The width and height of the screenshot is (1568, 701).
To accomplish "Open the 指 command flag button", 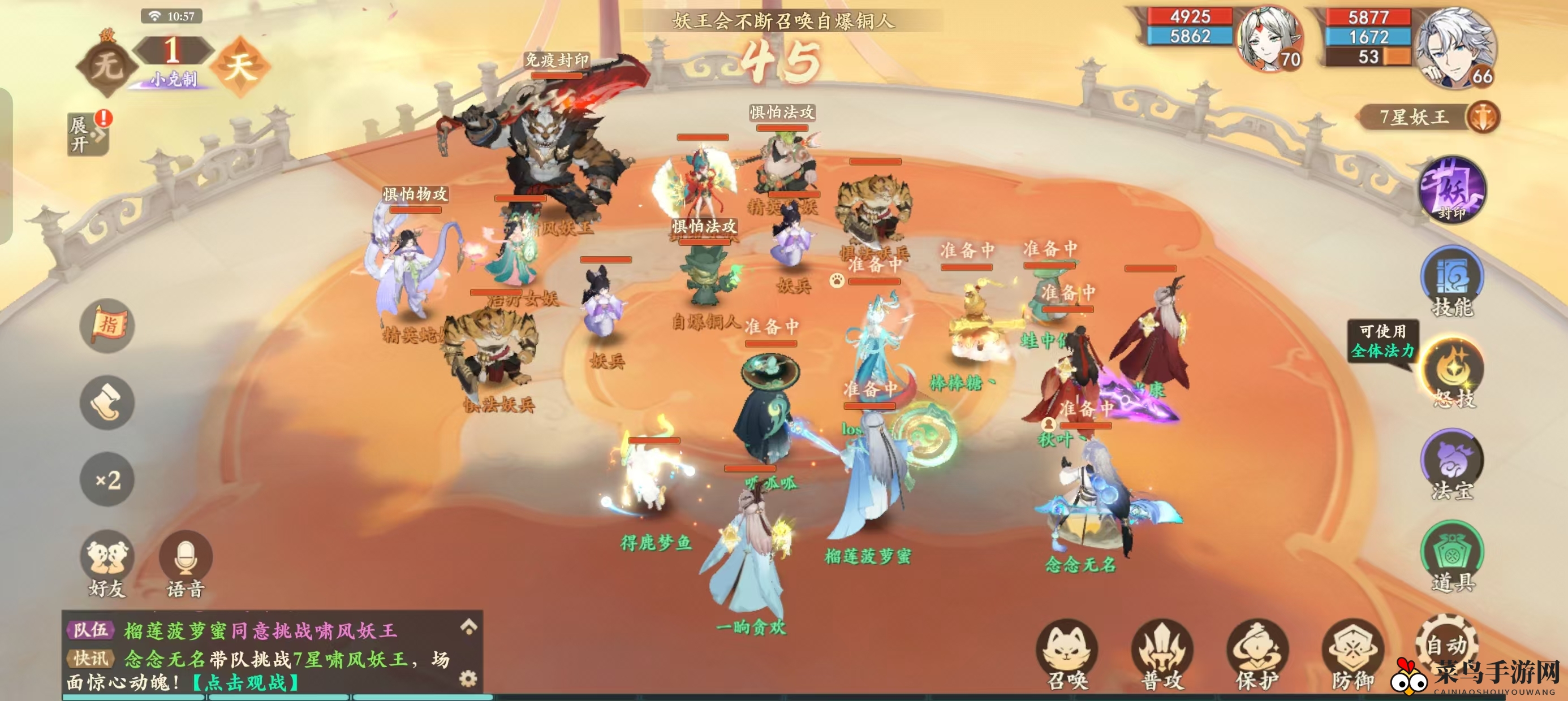I will coord(107,326).
